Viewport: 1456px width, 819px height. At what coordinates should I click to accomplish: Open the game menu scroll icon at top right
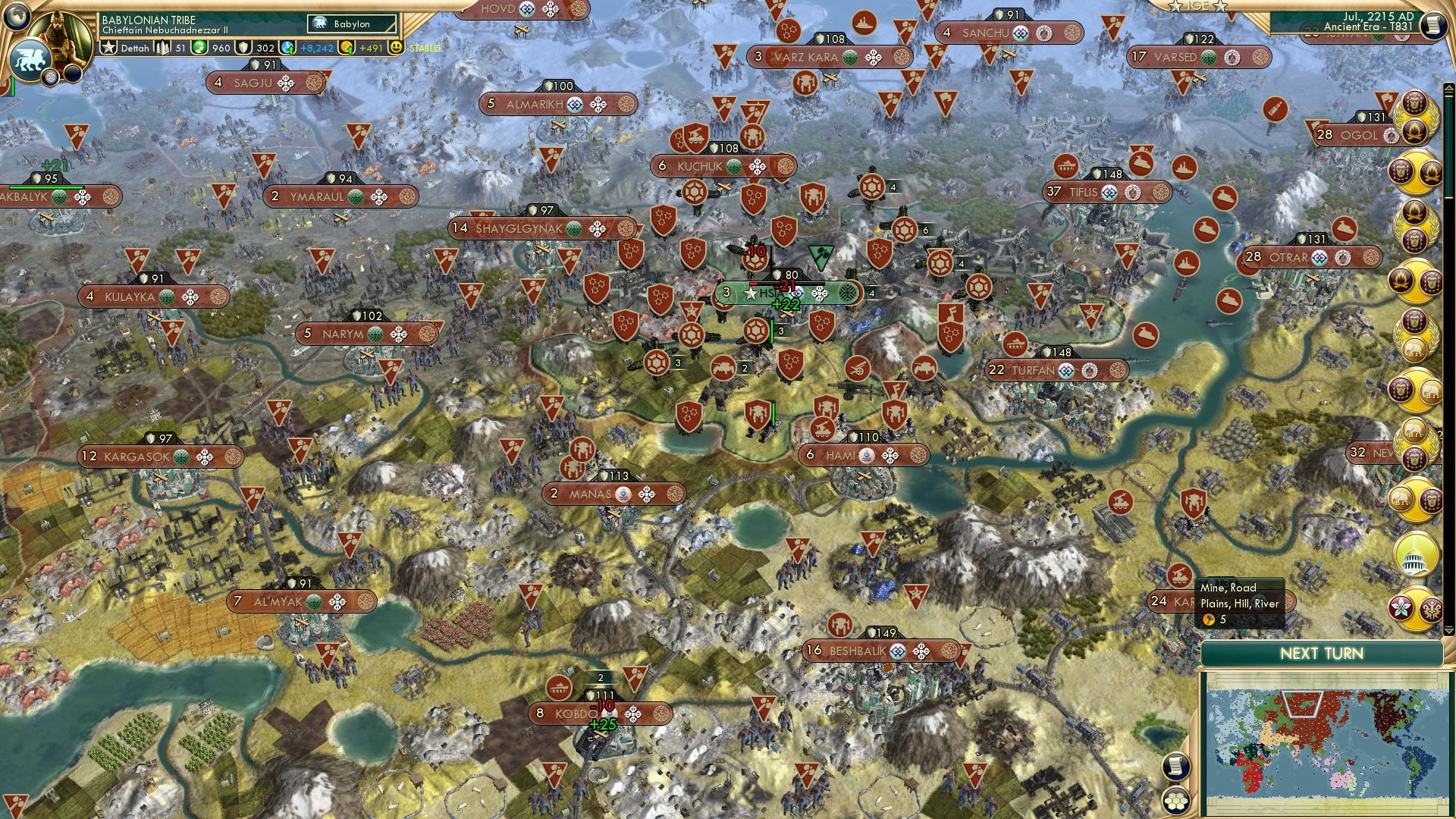1432,24
